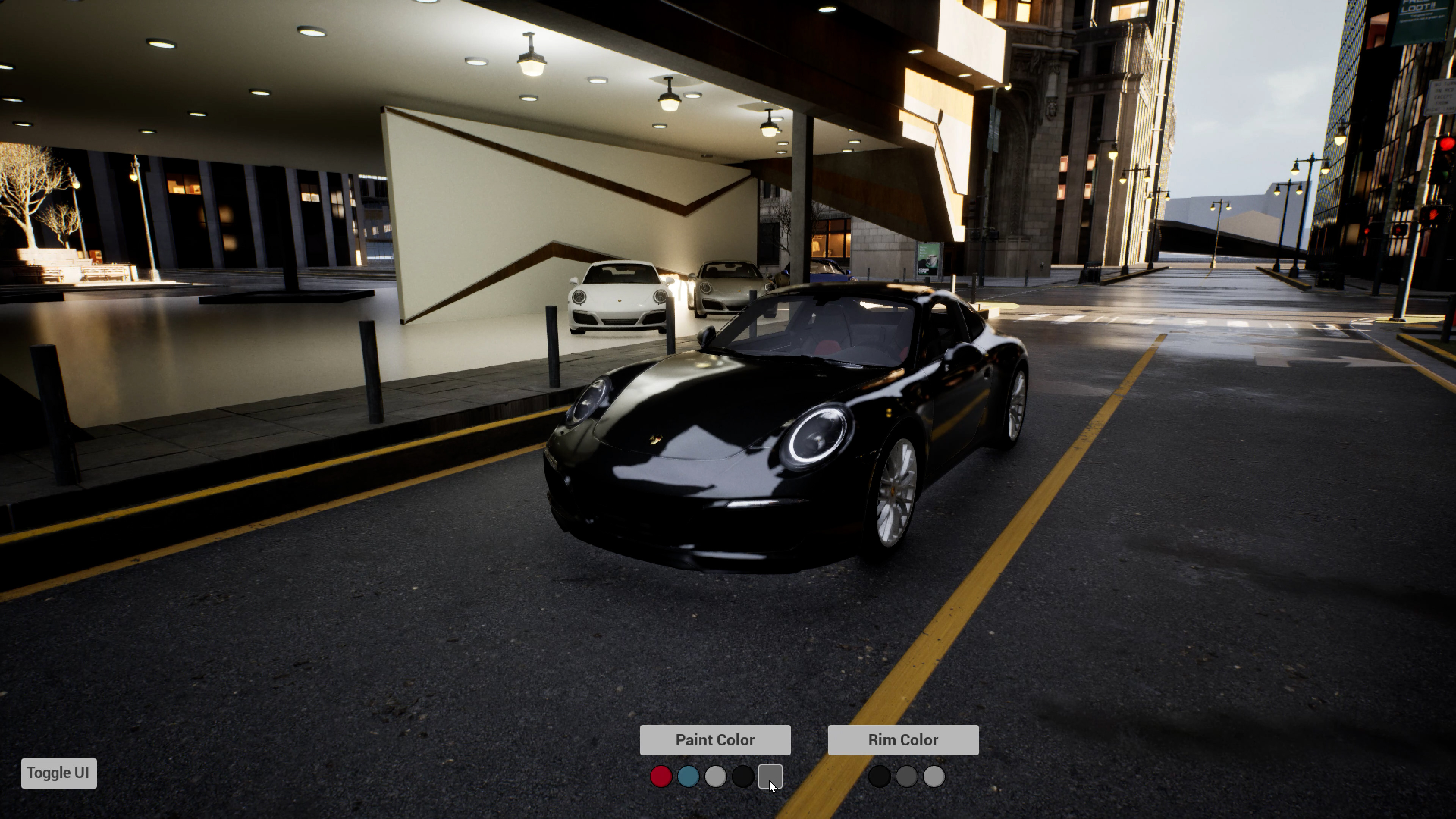Click the square gray paint swatch
Image resolution: width=1456 pixels, height=819 pixels.
pos(770,777)
